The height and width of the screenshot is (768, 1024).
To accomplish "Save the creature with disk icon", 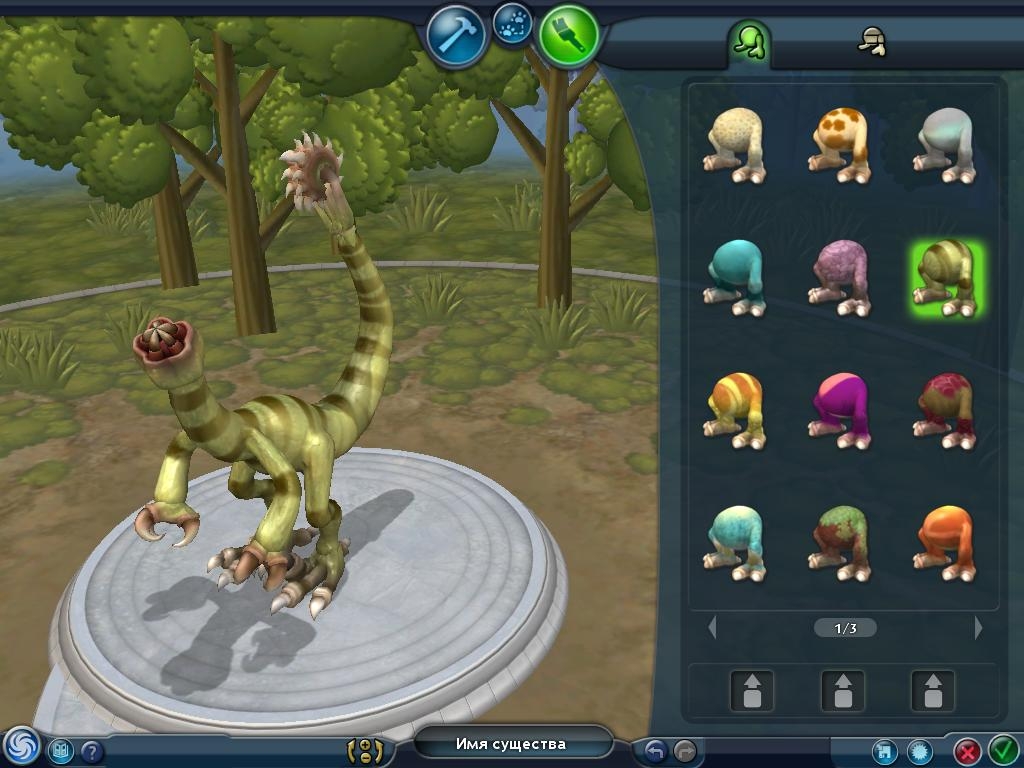I will tap(883, 750).
